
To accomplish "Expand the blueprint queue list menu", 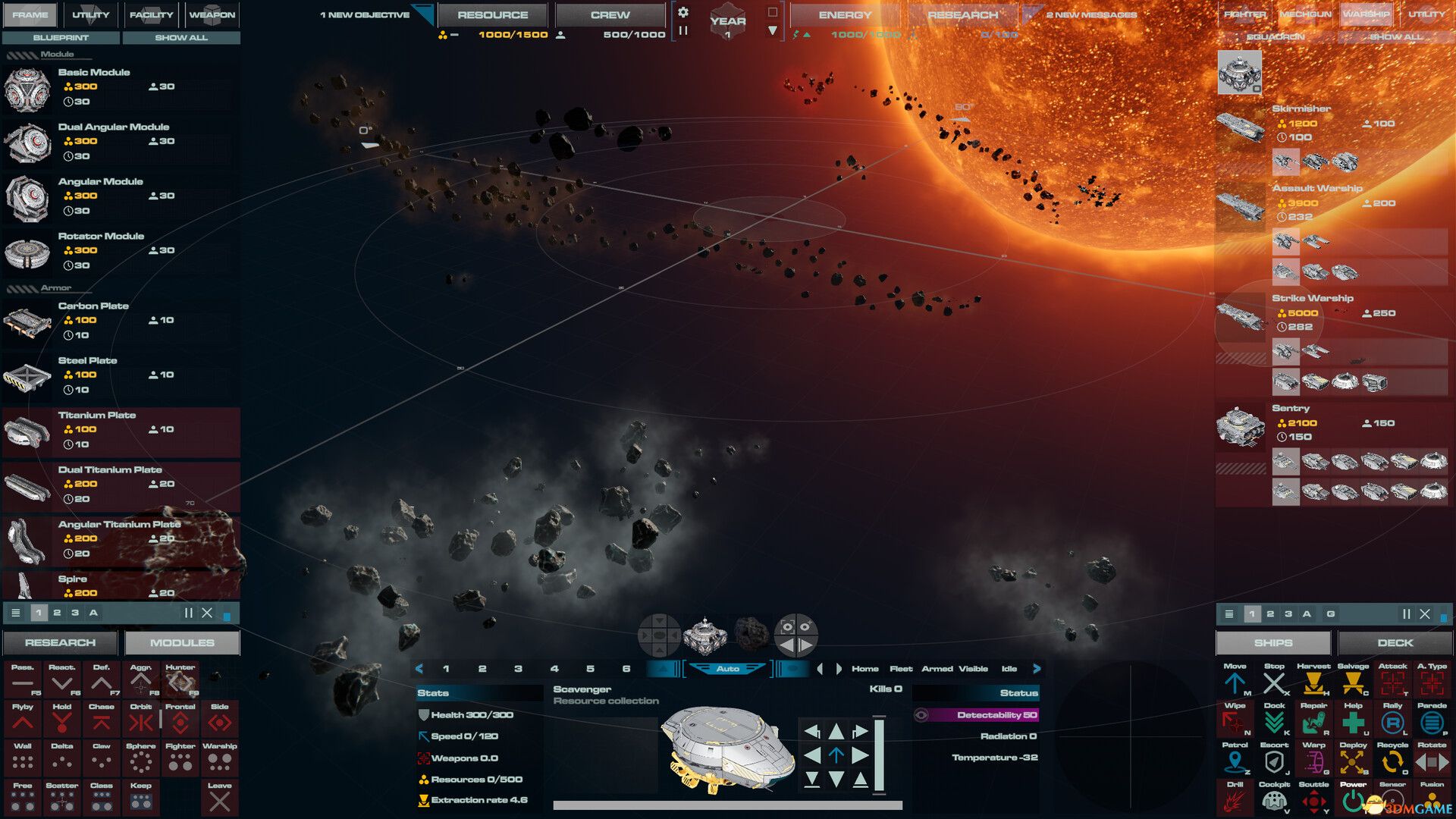I will pyautogui.click(x=14, y=613).
